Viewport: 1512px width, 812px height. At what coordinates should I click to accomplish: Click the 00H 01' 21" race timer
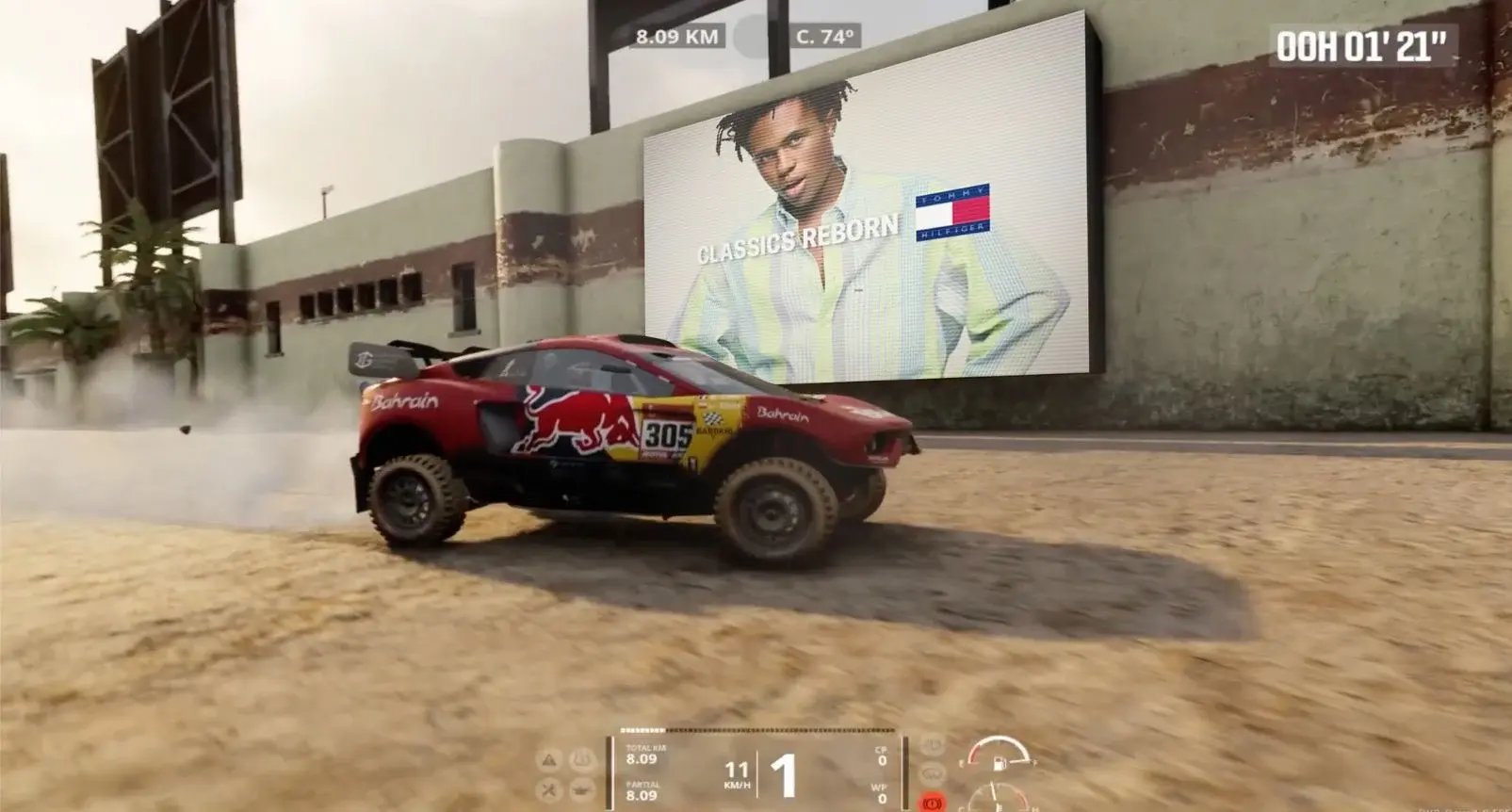pos(1363,41)
